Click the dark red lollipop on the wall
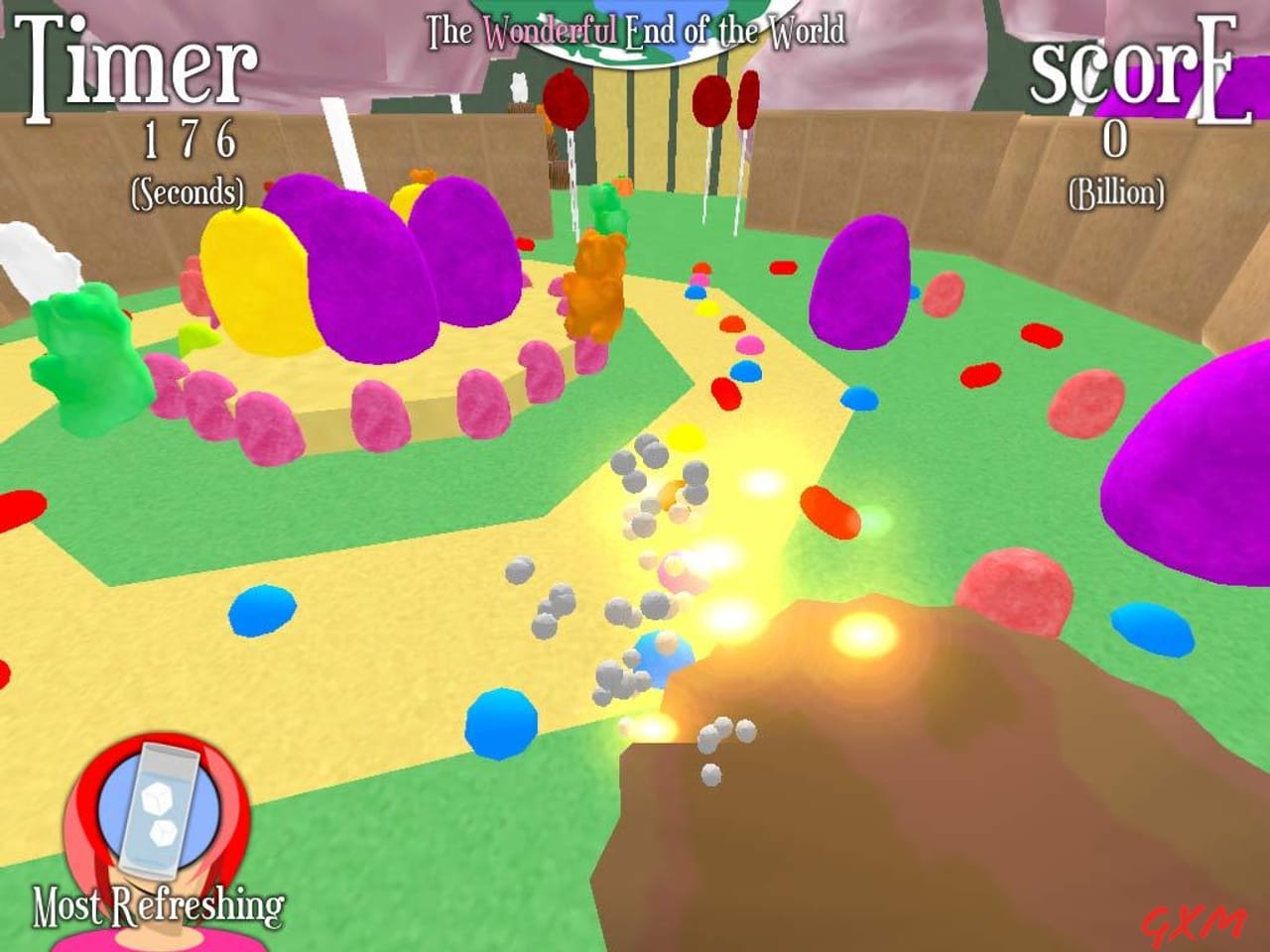Image resolution: width=1270 pixels, height=952 pixels. click(566, 99)
